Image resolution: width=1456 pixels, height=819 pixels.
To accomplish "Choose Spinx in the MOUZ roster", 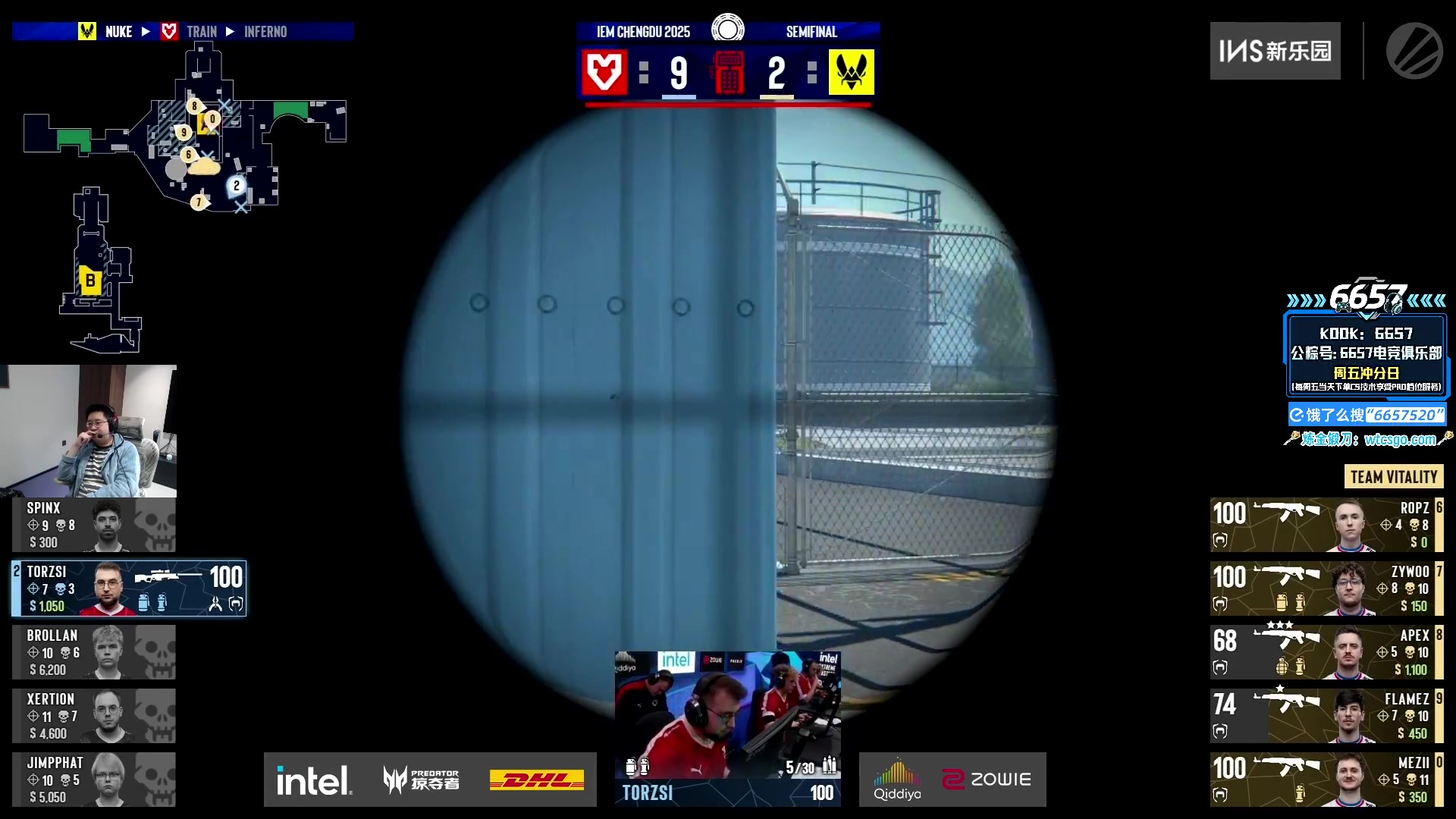I will point(93,525).
